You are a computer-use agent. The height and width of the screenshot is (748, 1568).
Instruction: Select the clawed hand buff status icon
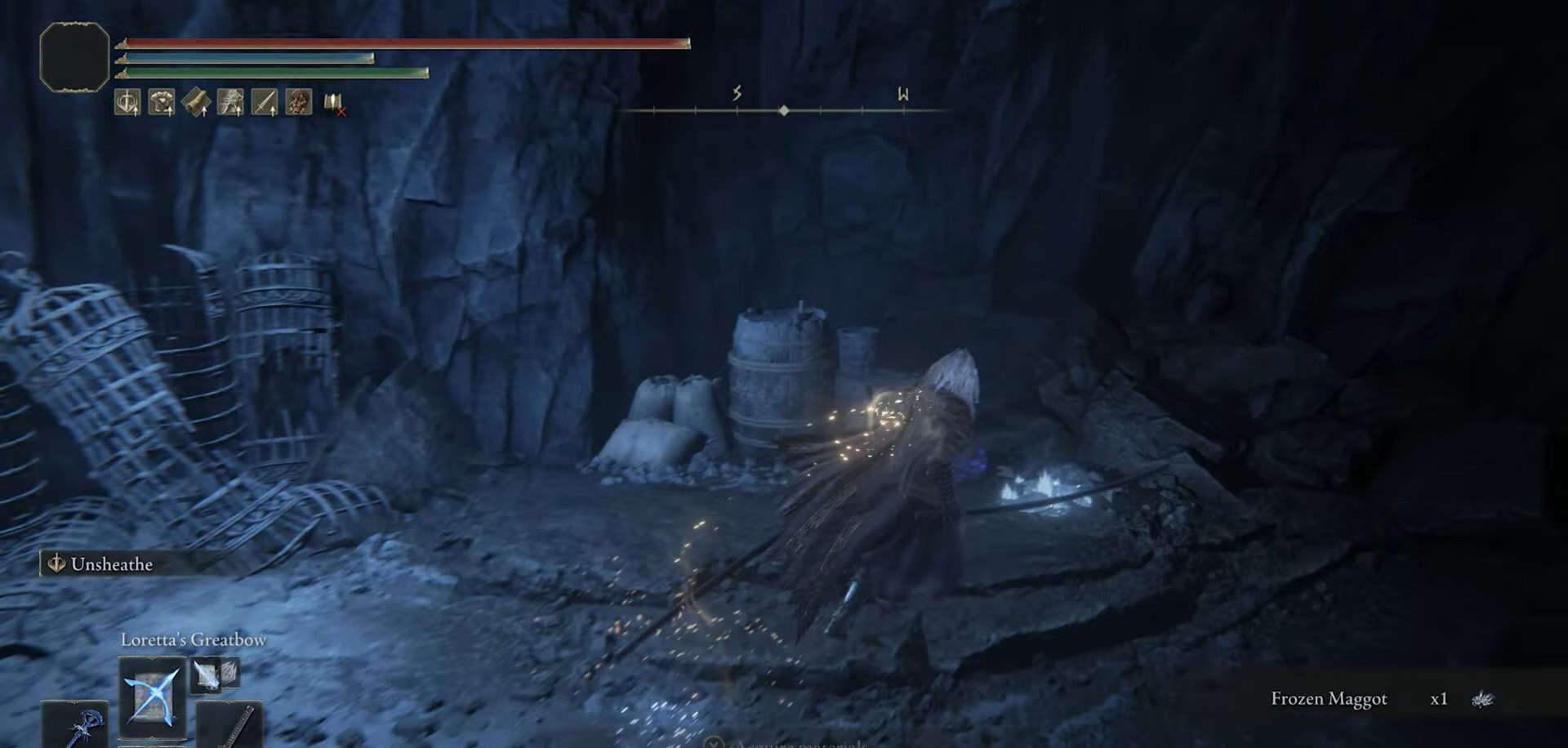(x=230, y=103)
